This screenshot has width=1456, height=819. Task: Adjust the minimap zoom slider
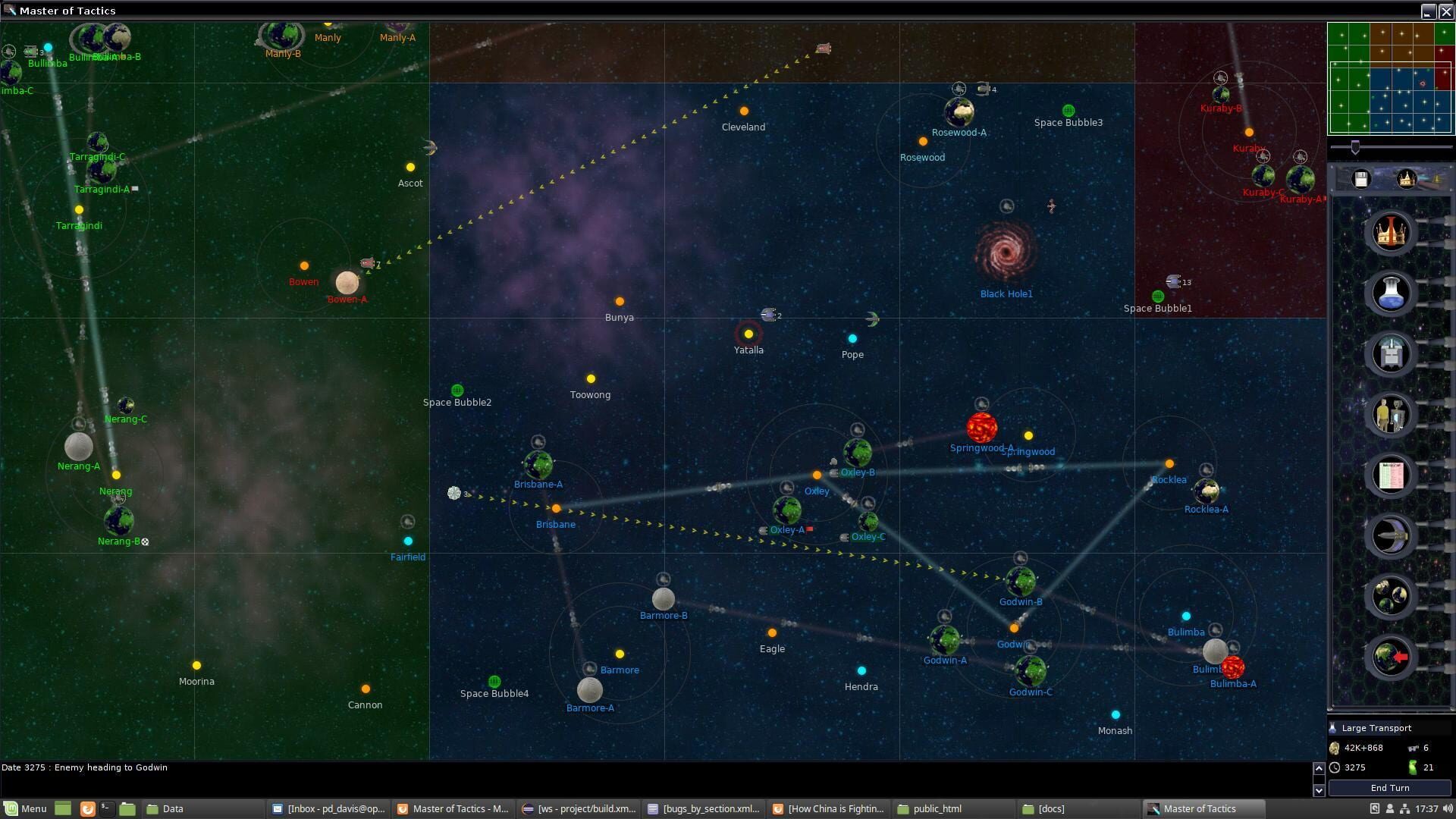pyautogui.click(x=1354, y=149)
